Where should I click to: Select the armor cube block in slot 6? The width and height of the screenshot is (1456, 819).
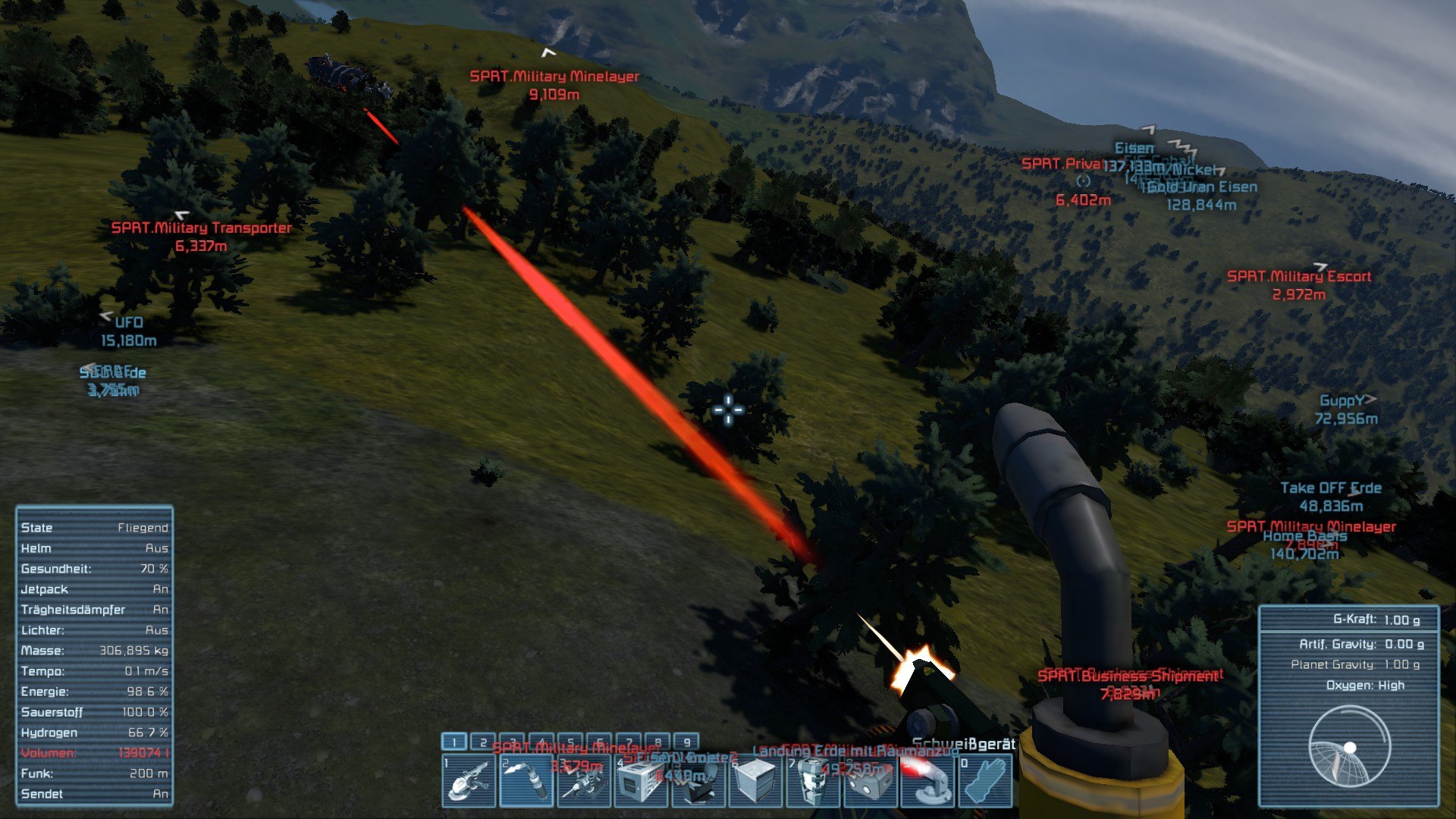pos(756,780)
